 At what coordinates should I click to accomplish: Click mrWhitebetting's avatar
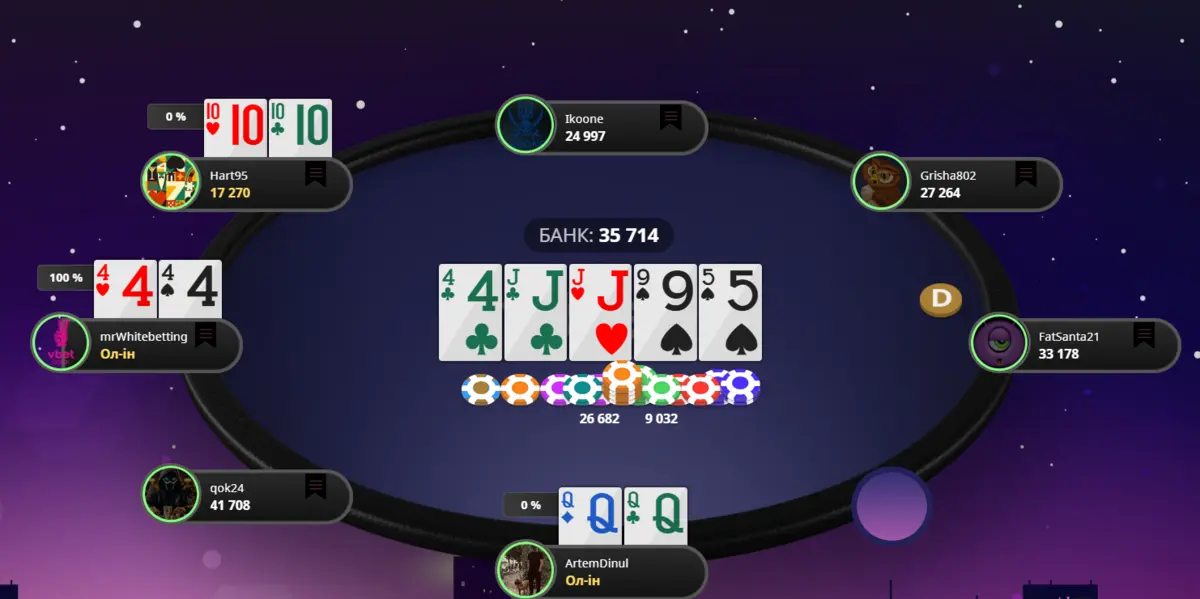click(x=61, y=342)
